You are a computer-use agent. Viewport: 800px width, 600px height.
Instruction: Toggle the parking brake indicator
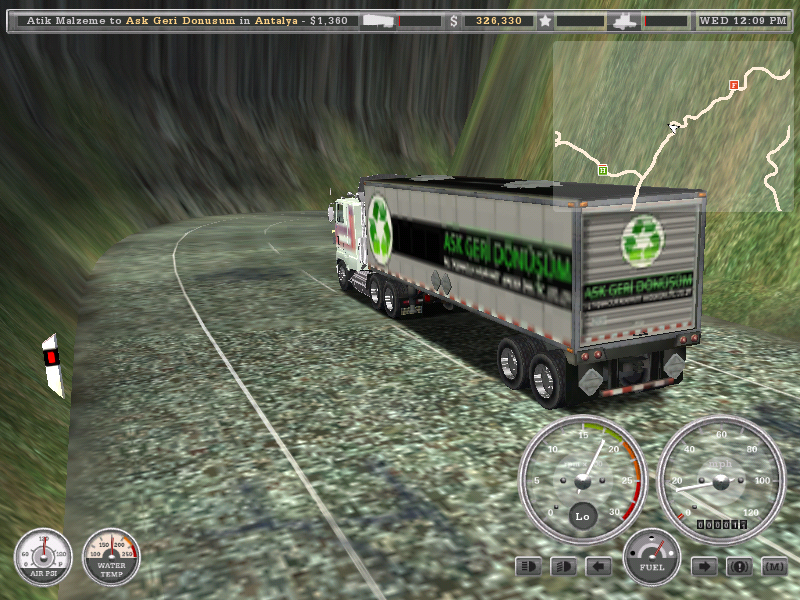[x=739, y=567]
